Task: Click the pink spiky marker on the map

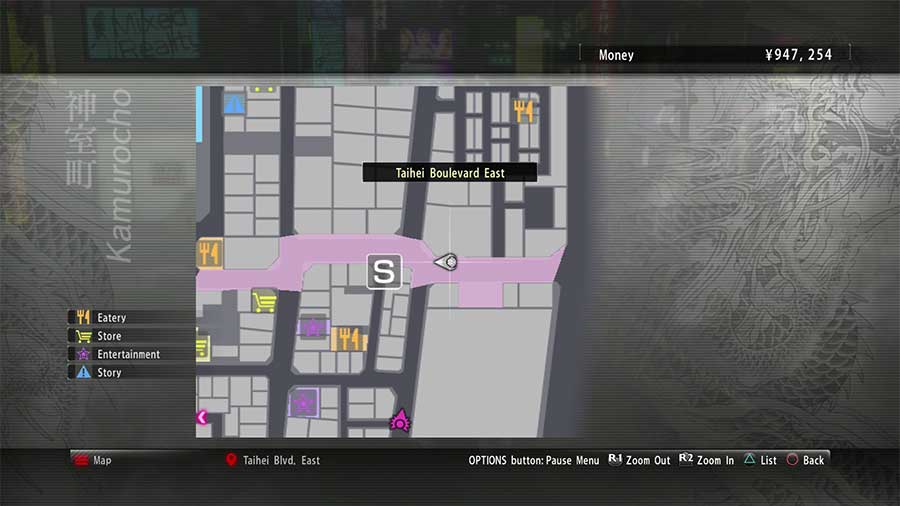Action: (x=400, y=419)
